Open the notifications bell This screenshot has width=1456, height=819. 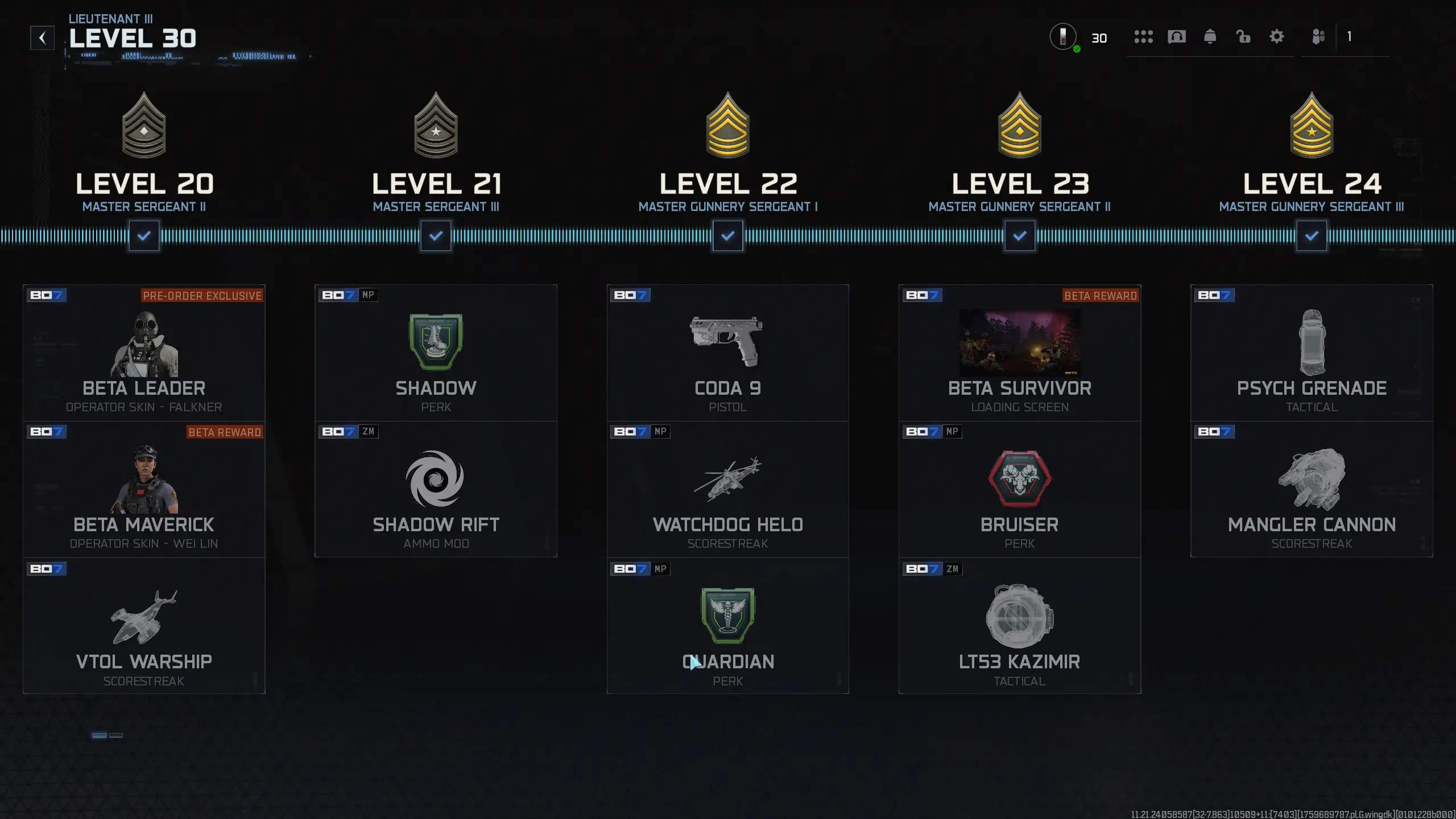click(1211, 37)
